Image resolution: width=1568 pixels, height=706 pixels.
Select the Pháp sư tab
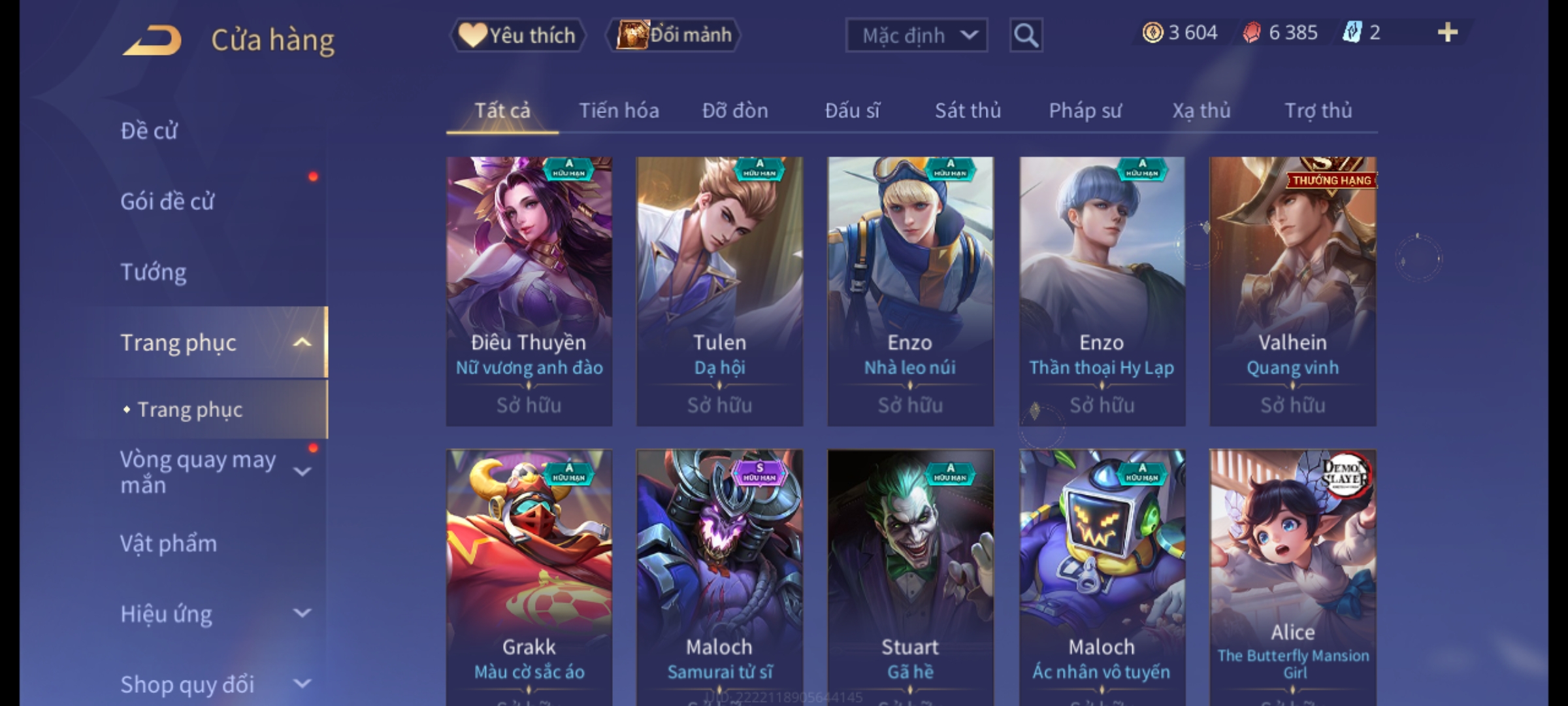pyautogui.click(x=1085, y=110)
